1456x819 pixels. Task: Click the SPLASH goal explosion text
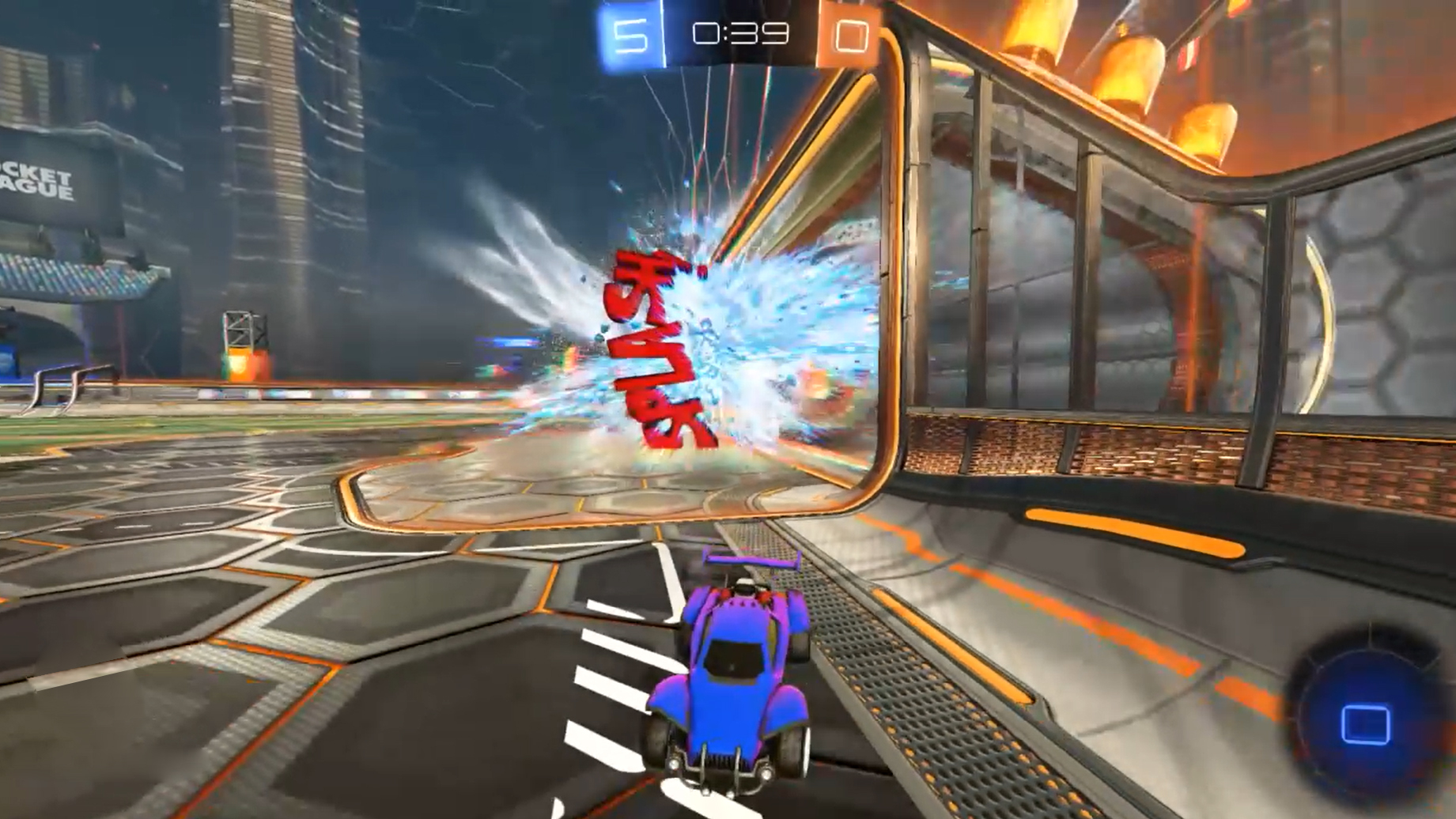click(656, 348)
